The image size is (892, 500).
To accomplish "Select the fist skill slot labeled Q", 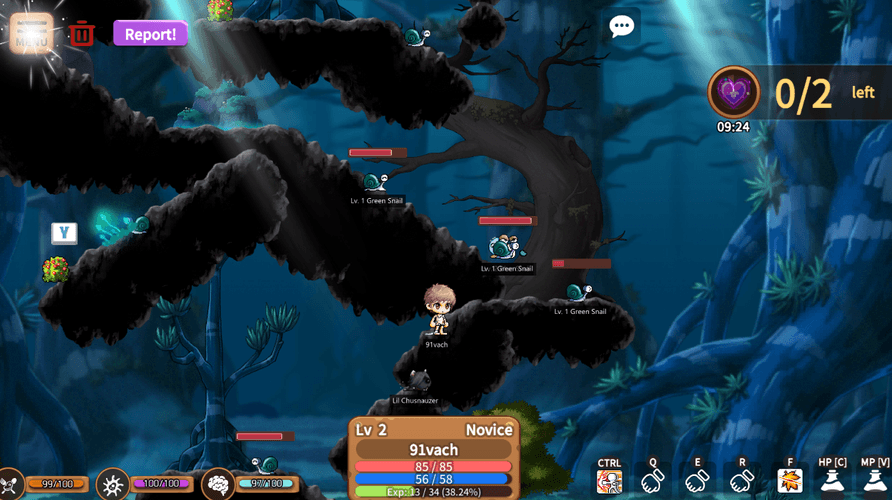I will [x=653, y=481].
